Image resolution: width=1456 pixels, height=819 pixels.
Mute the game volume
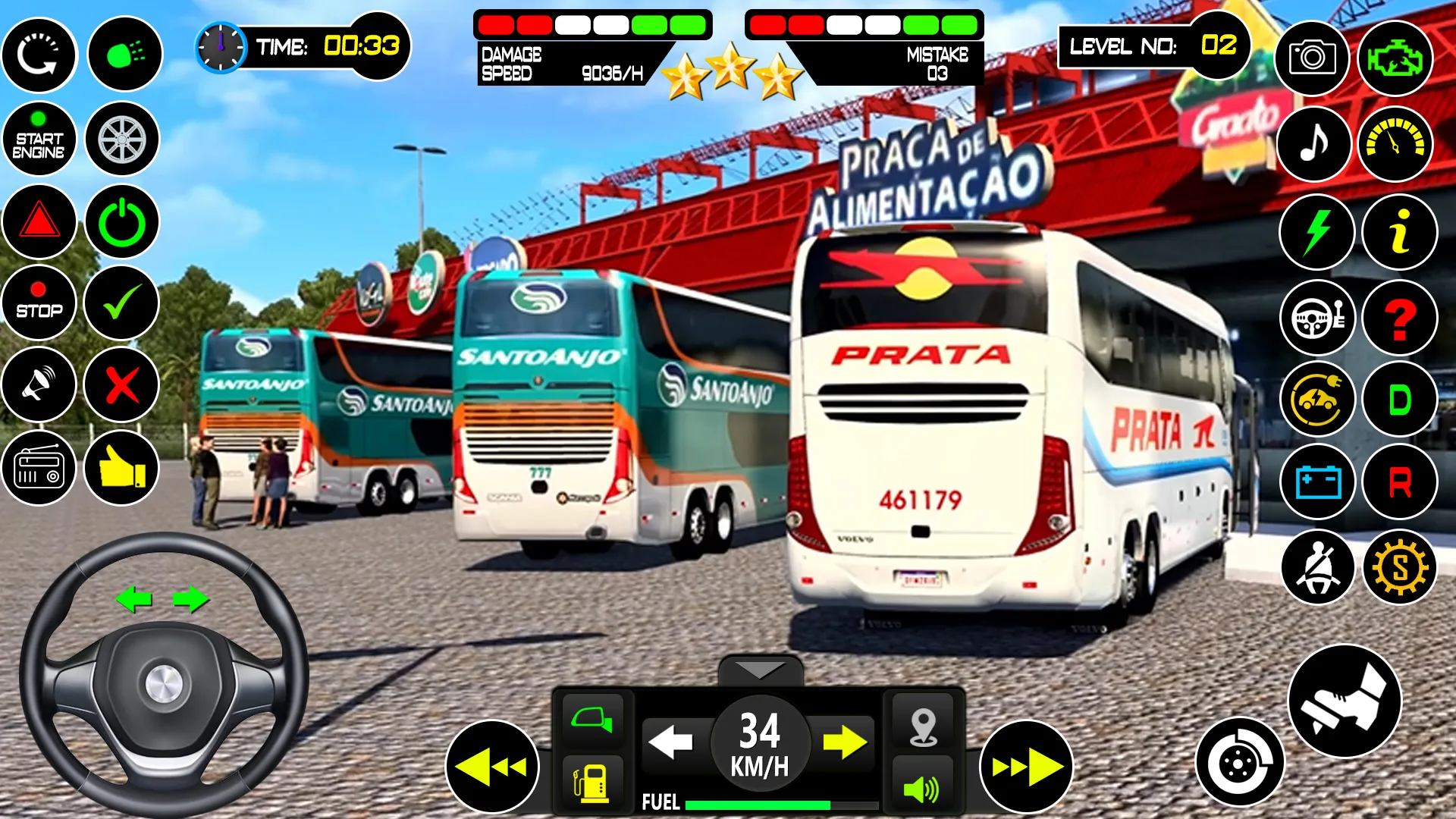(924, 786)
